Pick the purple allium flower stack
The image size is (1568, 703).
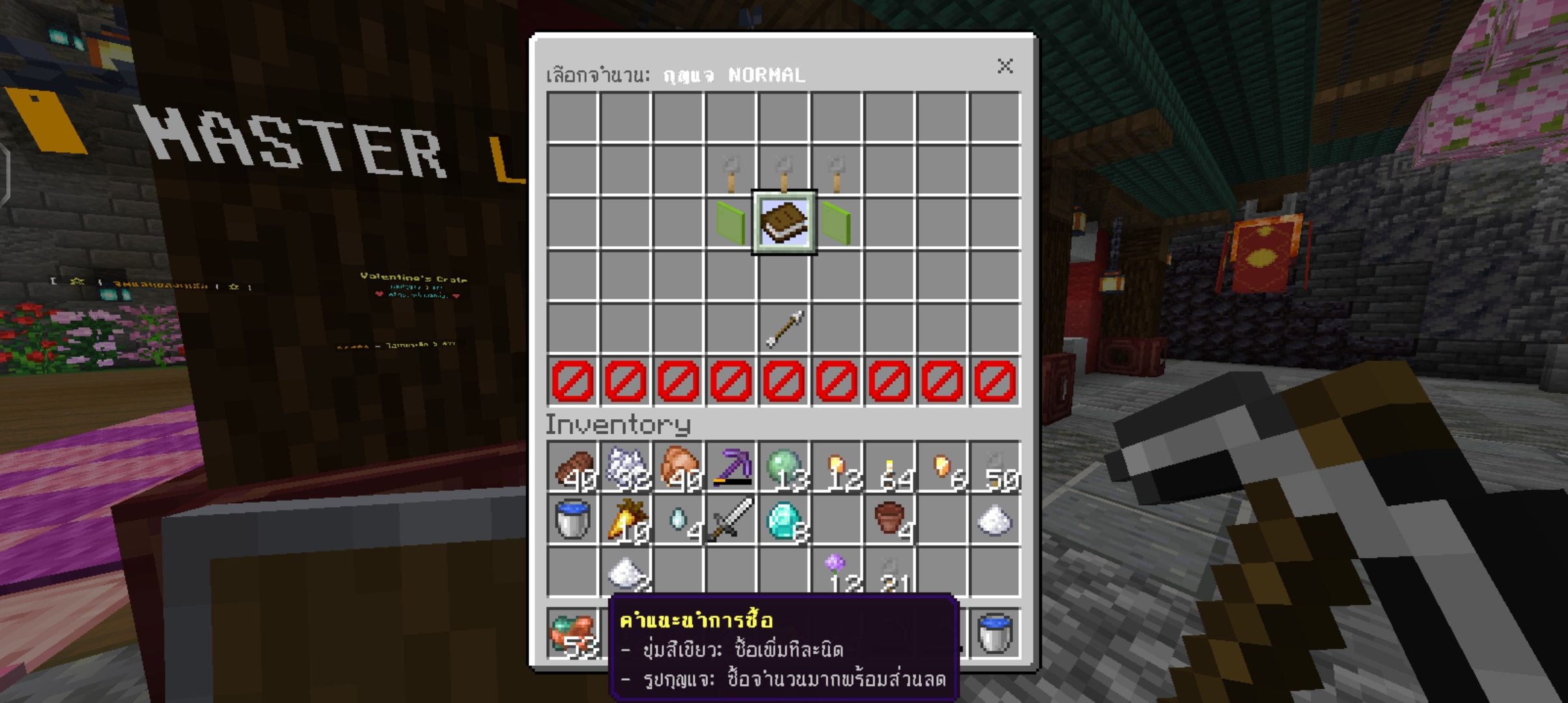coord(837,572)
